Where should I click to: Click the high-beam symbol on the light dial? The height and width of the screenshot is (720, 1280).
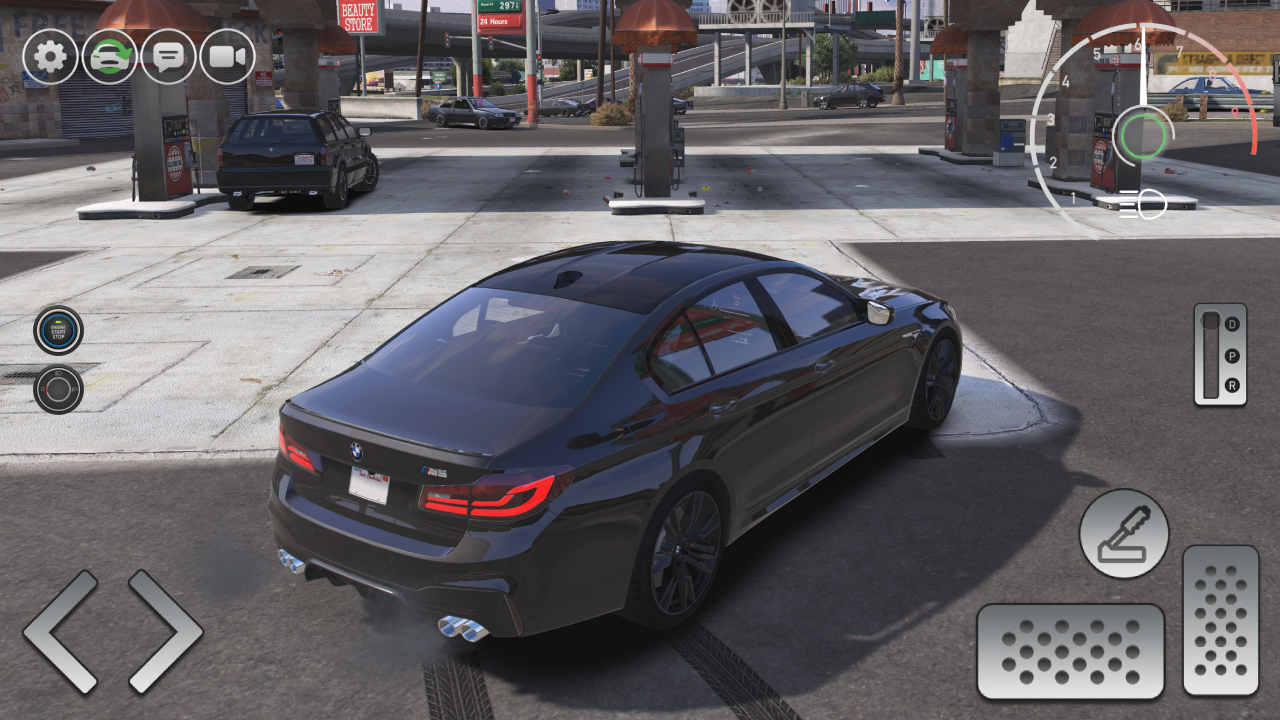coord(58,373)
